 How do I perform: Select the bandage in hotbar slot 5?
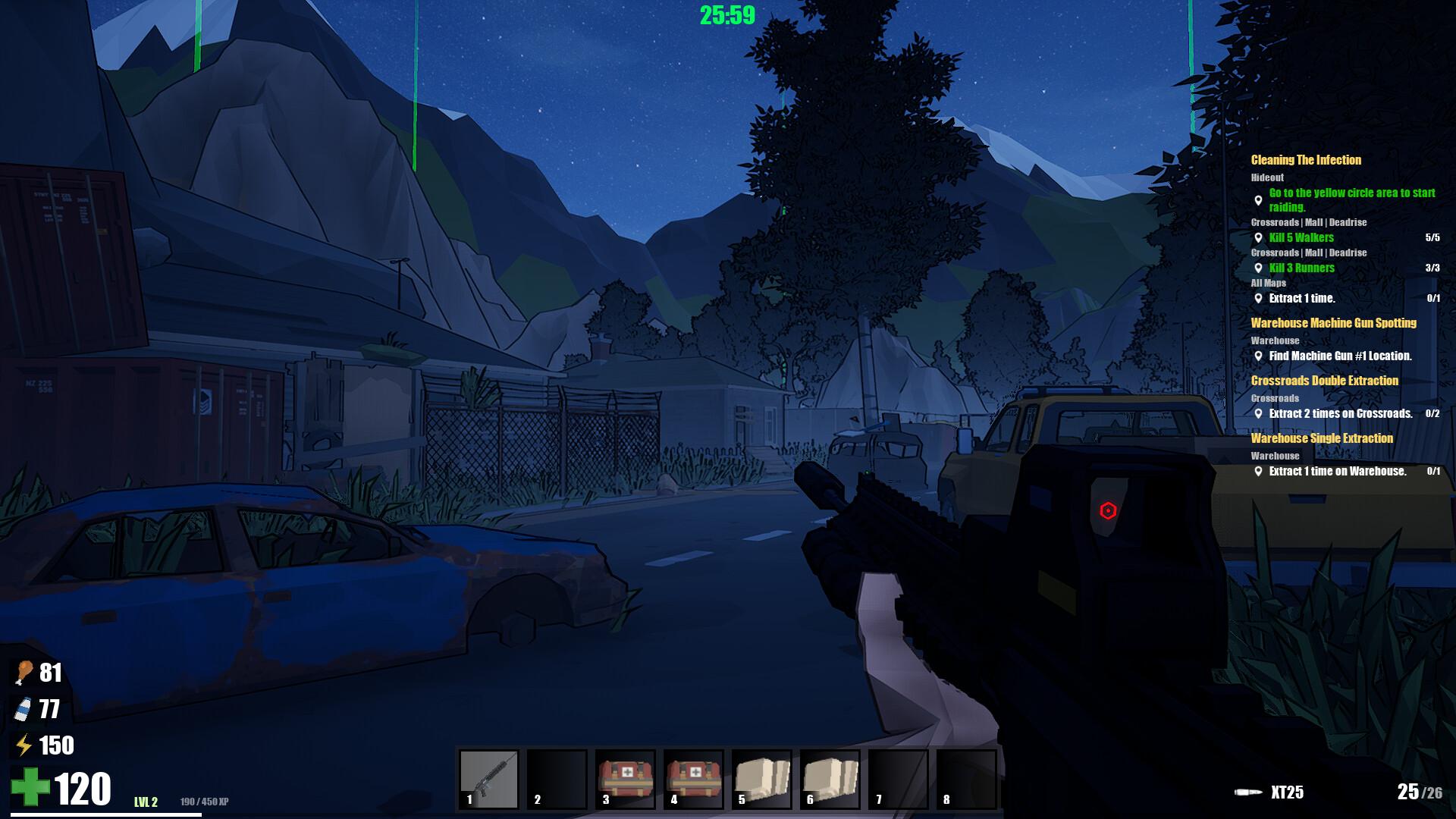[762, 780]
